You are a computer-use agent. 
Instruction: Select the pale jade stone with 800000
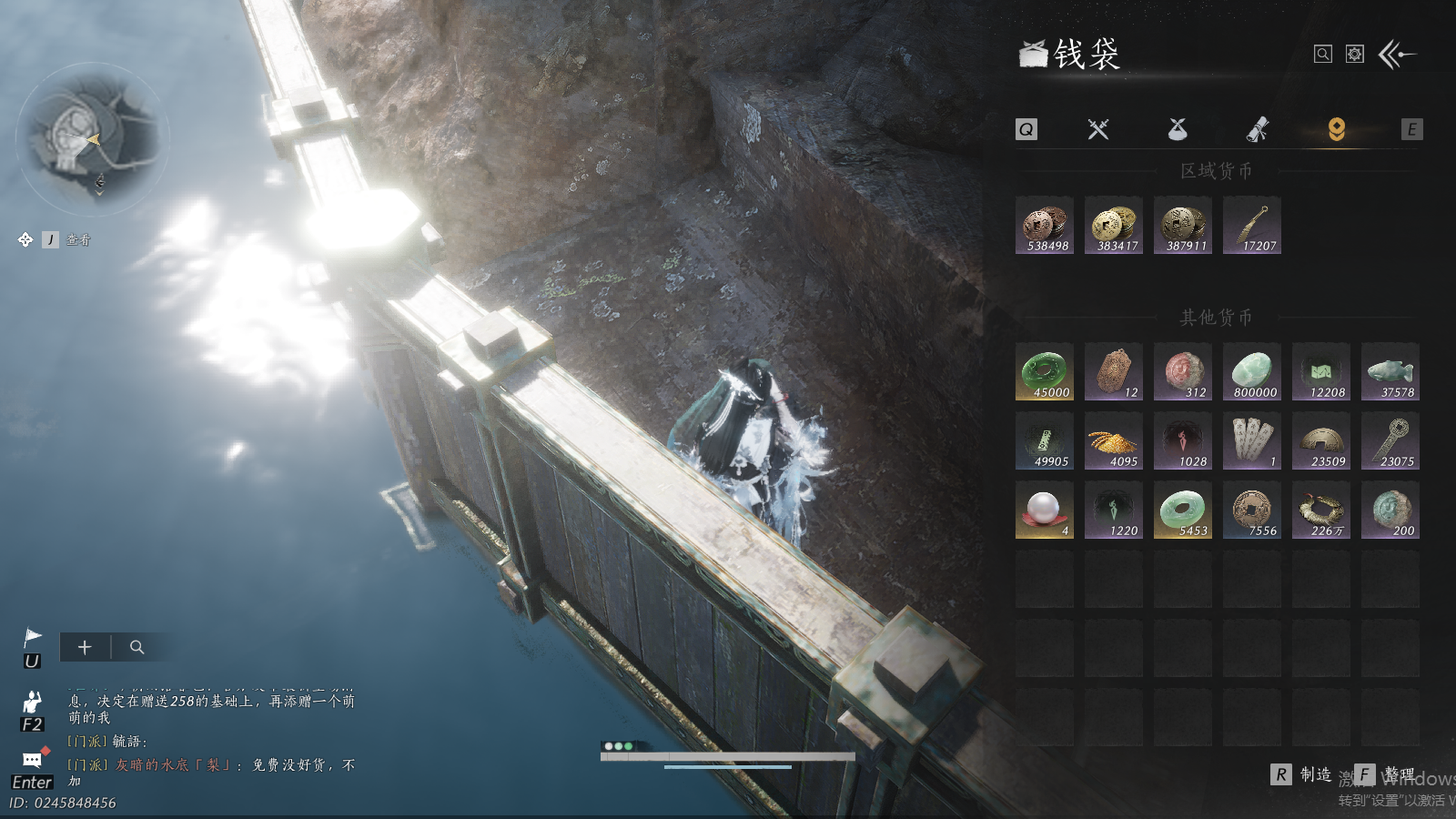tap(1252, 371)
